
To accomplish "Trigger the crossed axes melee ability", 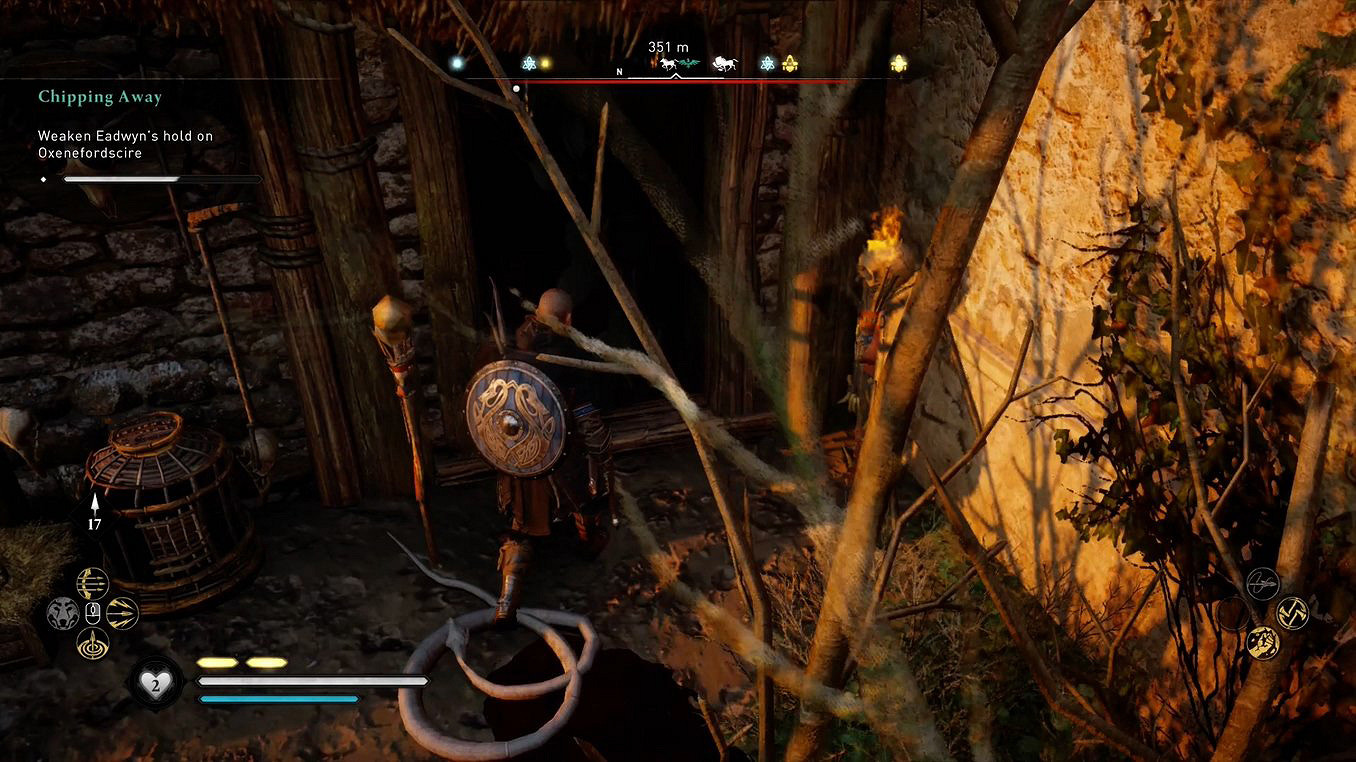I will (1293, 612).
